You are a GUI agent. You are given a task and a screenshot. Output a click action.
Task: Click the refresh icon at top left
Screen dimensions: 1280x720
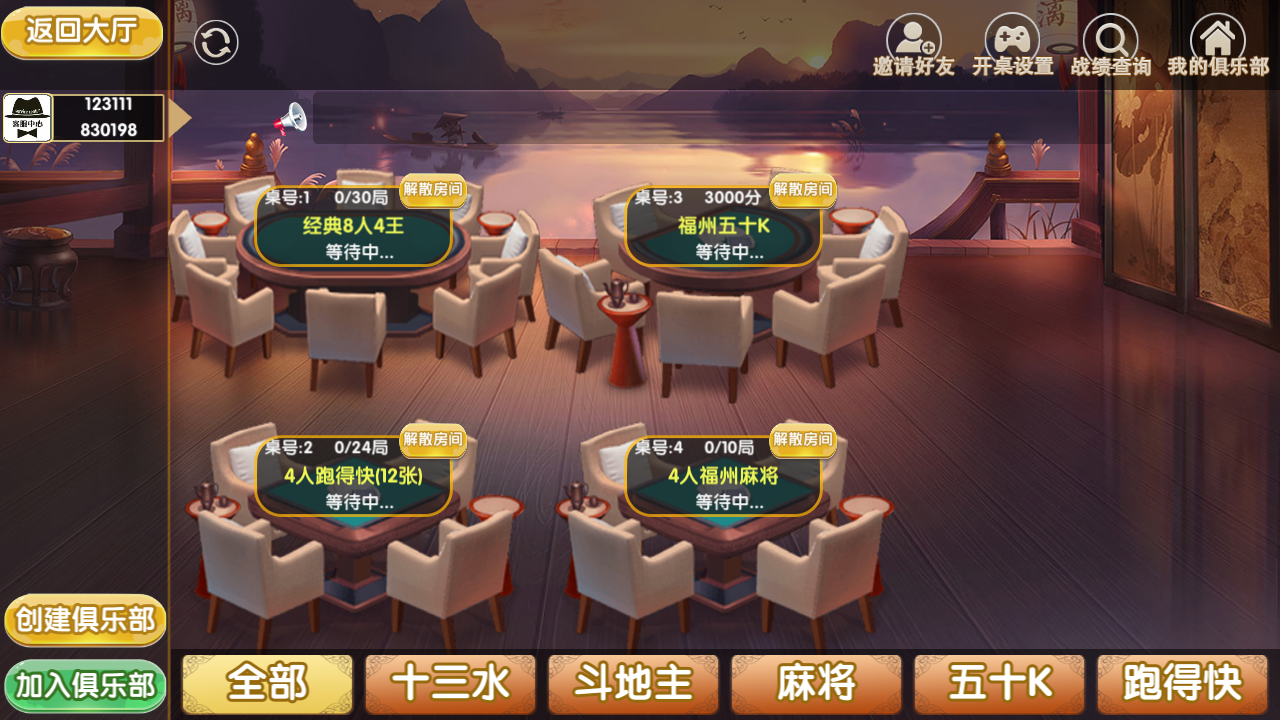pyautogui.click(x=216, y=40)
